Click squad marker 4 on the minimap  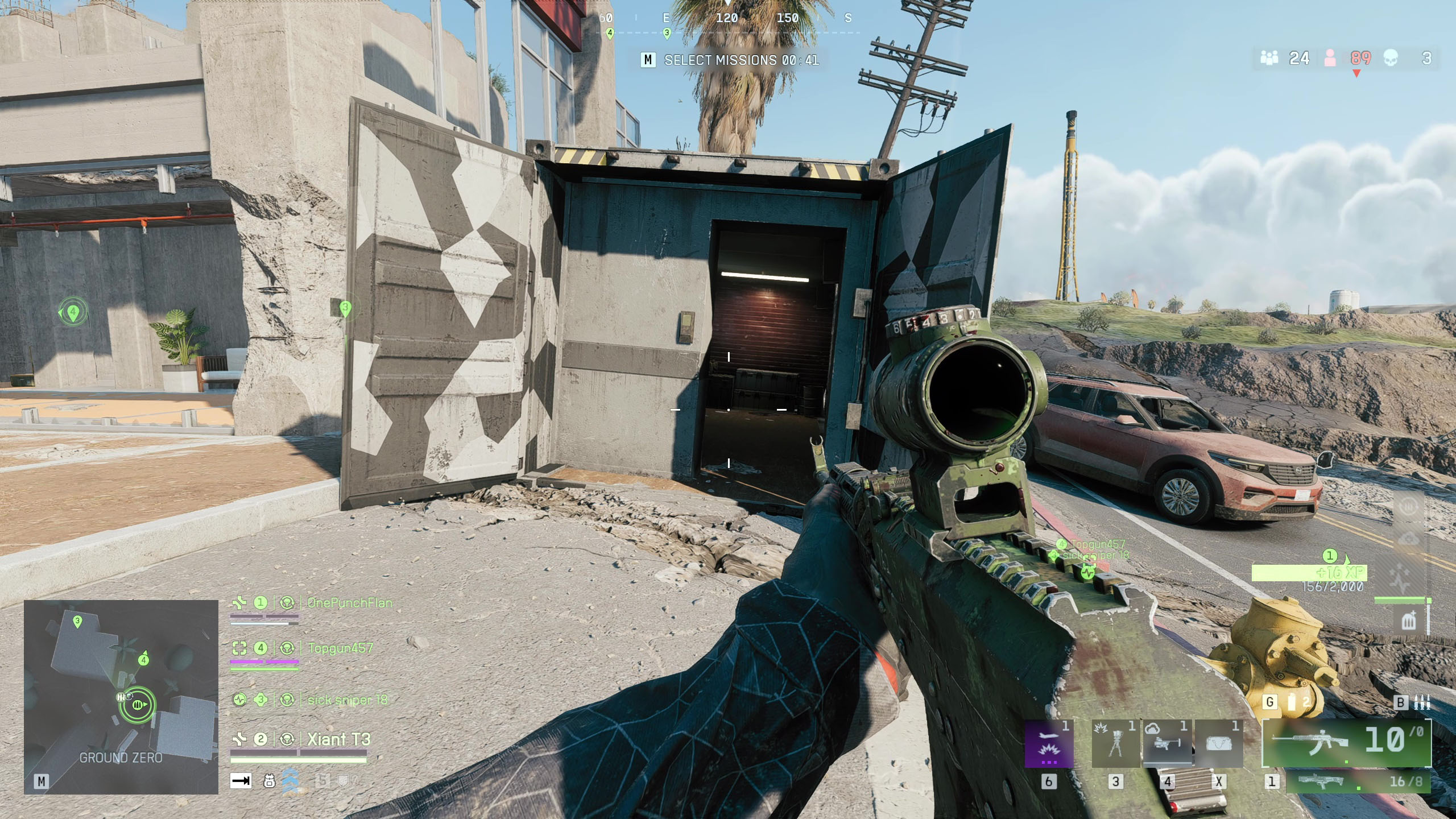tap(143, 660)
